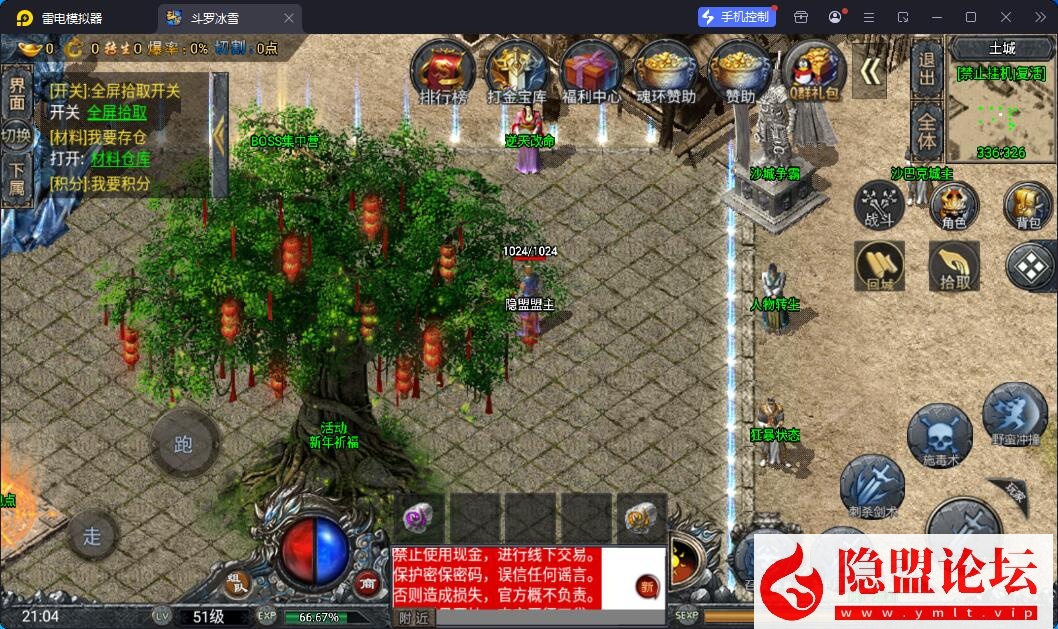1058x629 pixels.
Task: Use the 回城 return-to-town scroll
Action: (879, 267)
